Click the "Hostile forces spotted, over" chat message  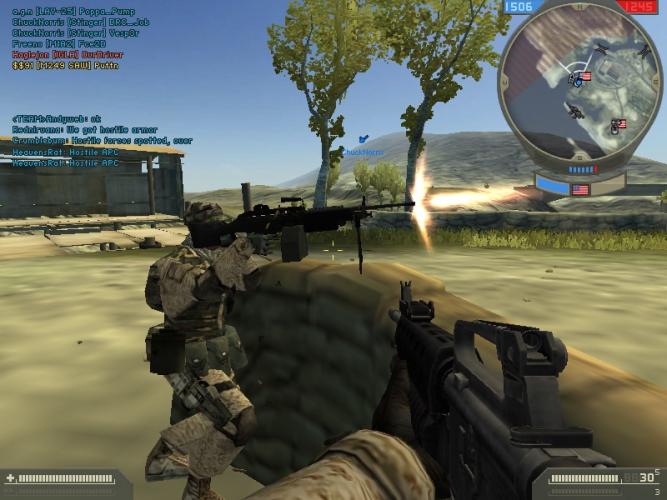[102, 141]
